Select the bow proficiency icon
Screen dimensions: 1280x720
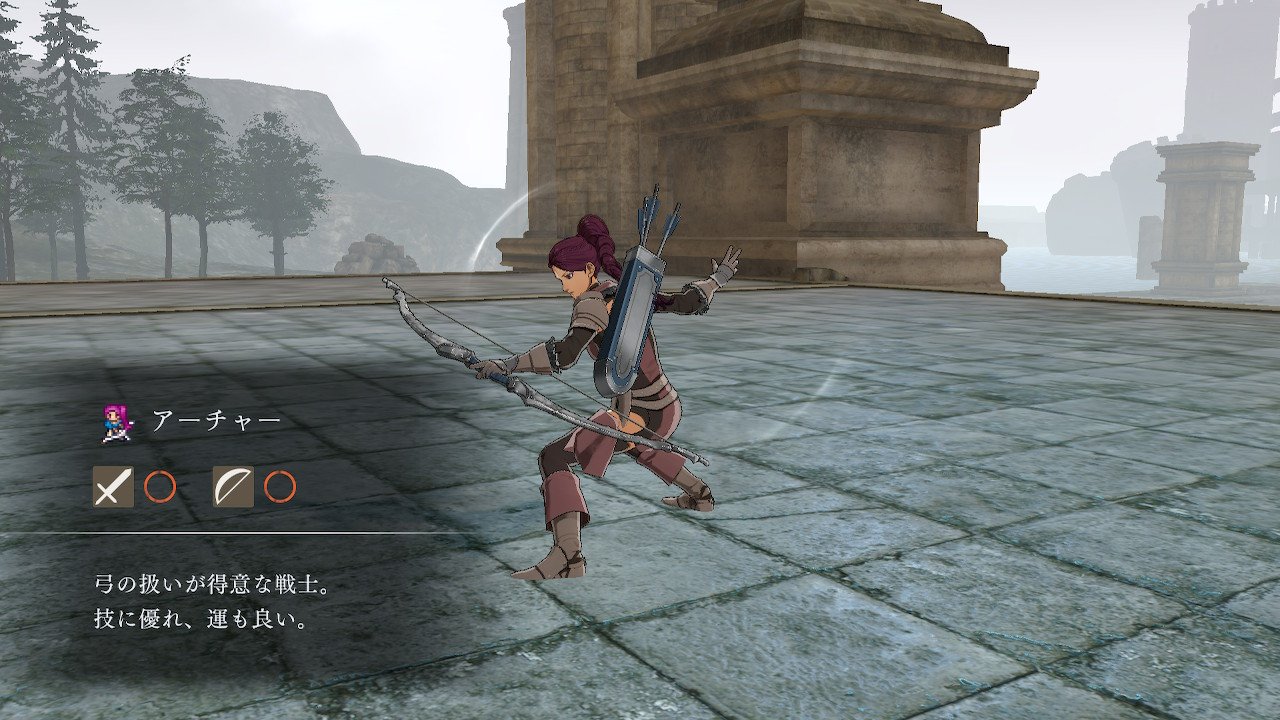[233, 487]
